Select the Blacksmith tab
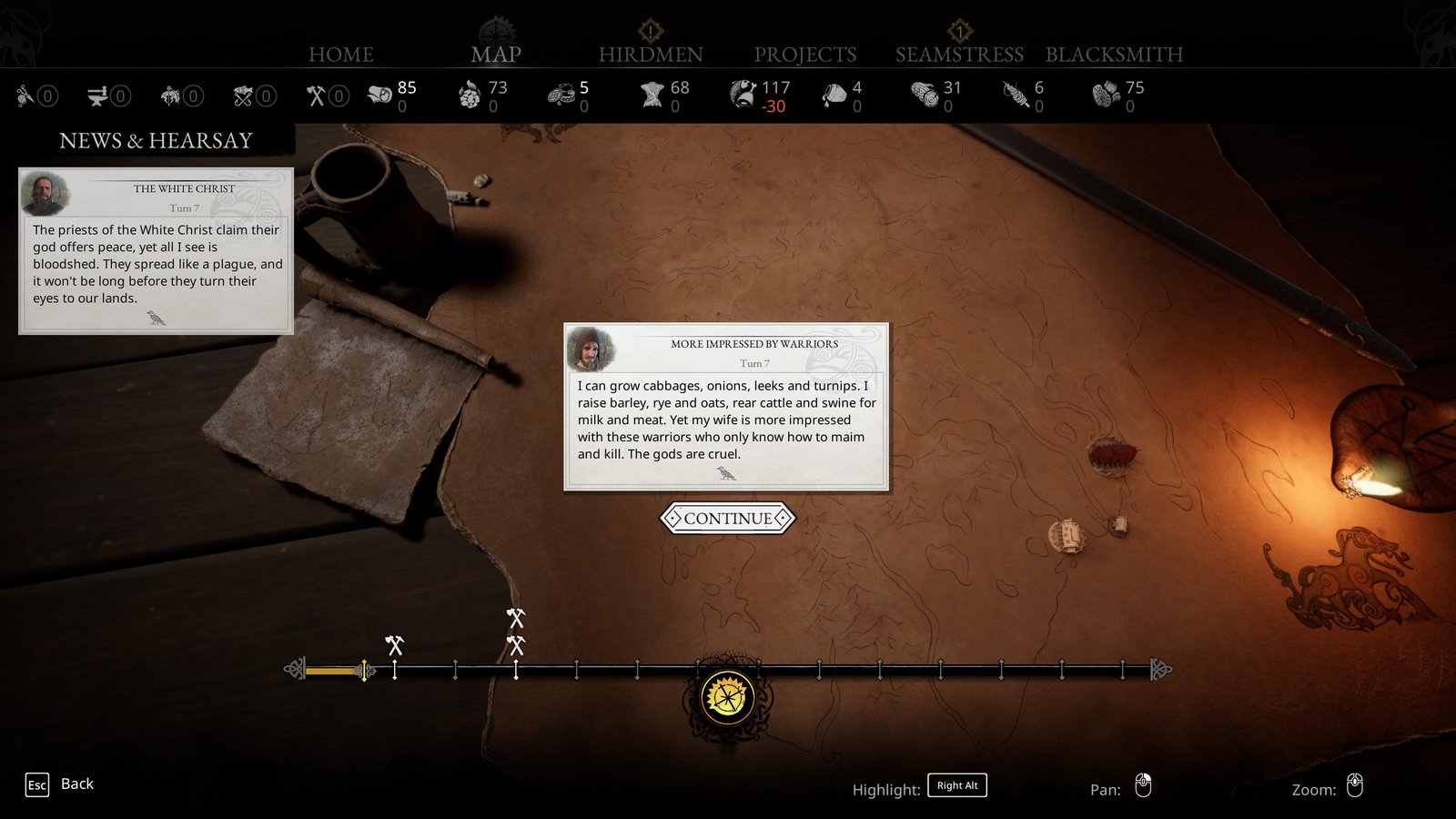Image resolution: width=1456 pixels, height=819 pixels. 1114,55
